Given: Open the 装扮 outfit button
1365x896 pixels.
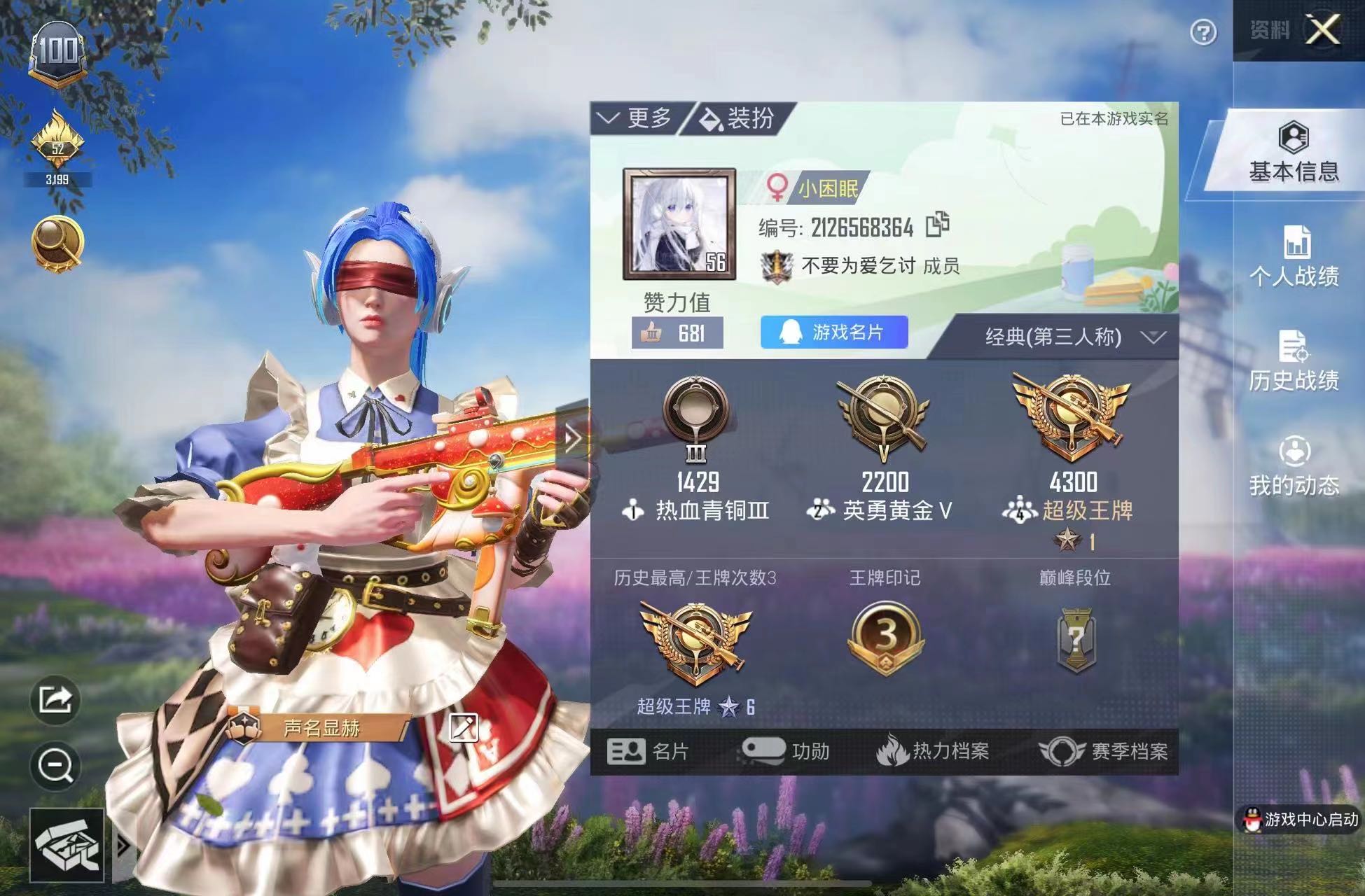Looking at the screenshot, I should (x=739, y=118).
